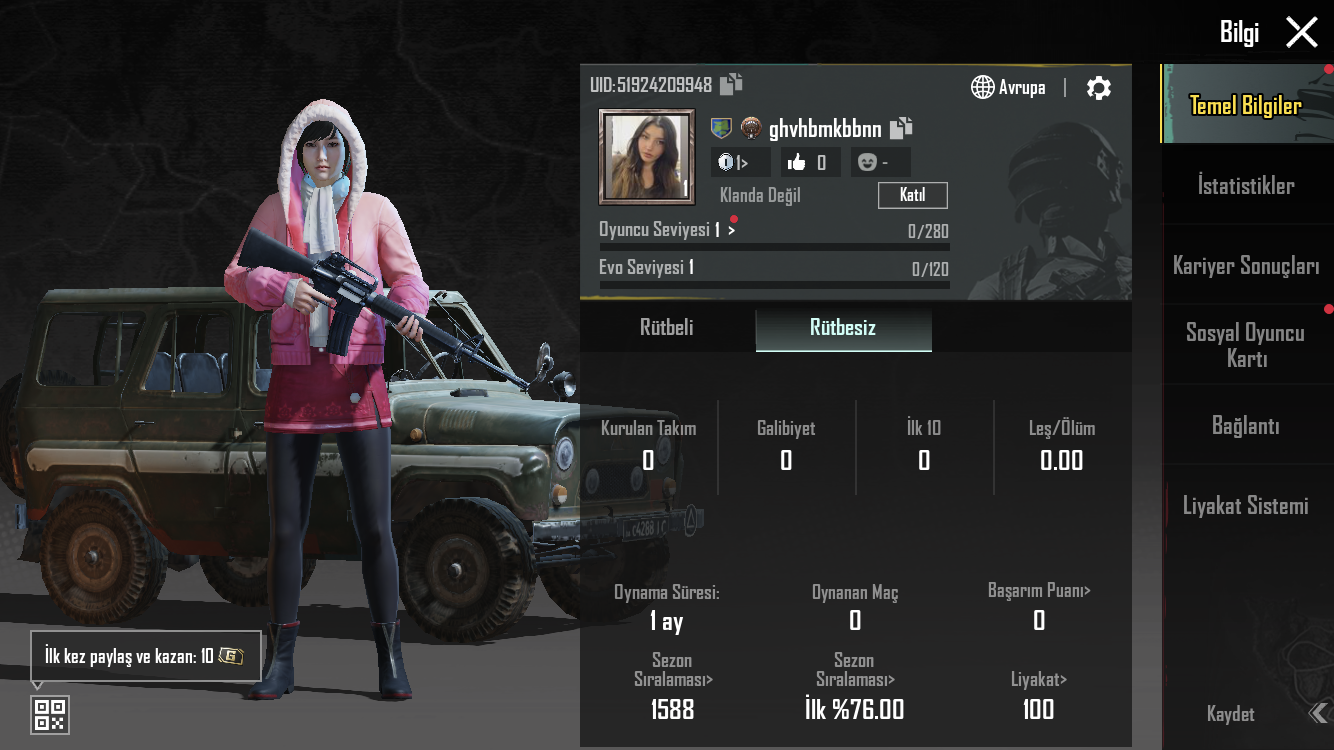1334x750 pixels.
Task: Click the Kaydet save button
Action: (x=1231, y=714)
